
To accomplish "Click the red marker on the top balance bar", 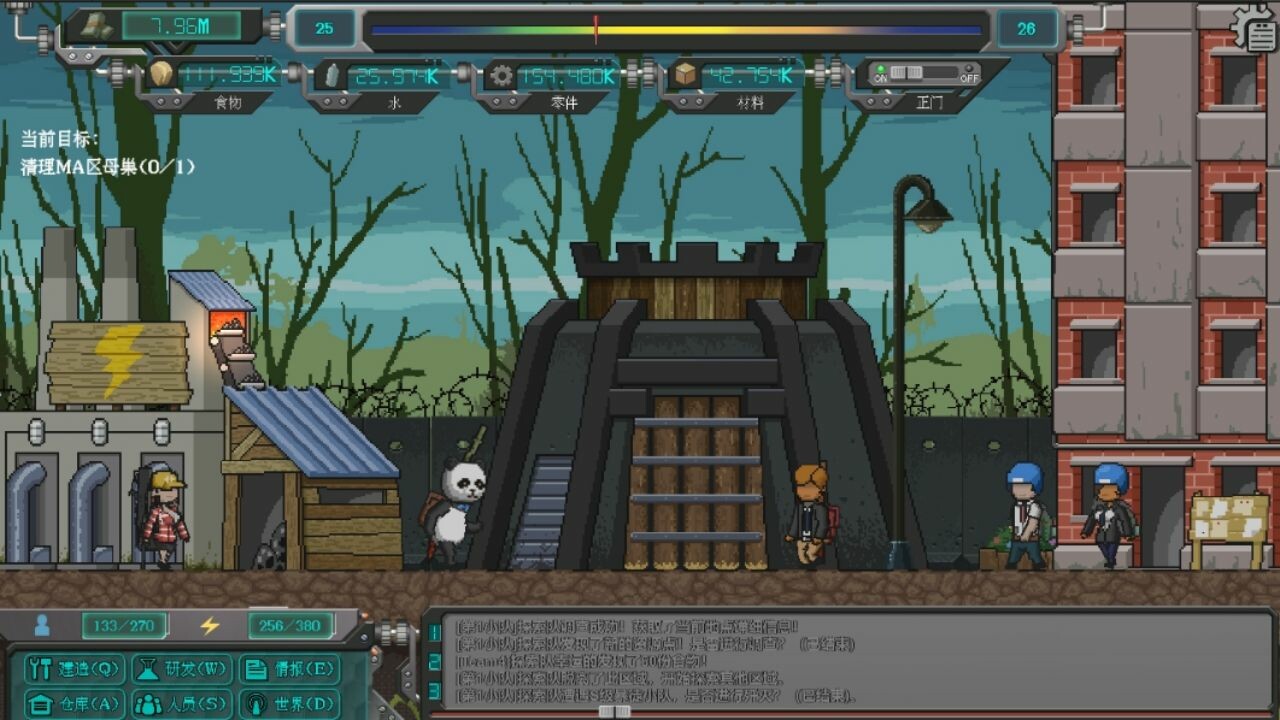I will (594, 28).
